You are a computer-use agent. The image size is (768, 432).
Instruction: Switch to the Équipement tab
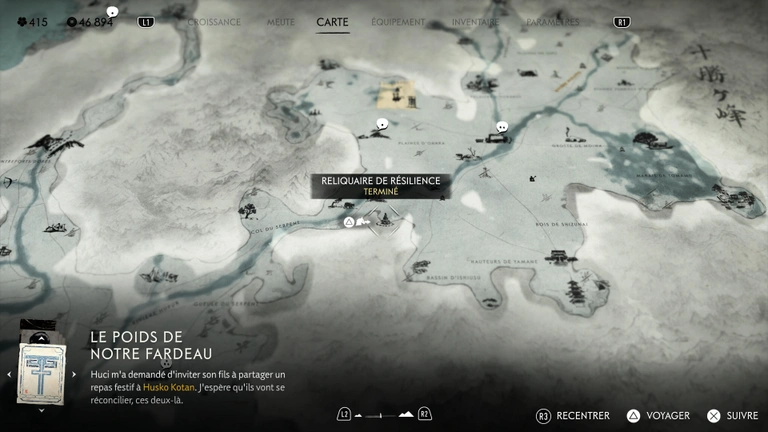[x=398, y=21]
